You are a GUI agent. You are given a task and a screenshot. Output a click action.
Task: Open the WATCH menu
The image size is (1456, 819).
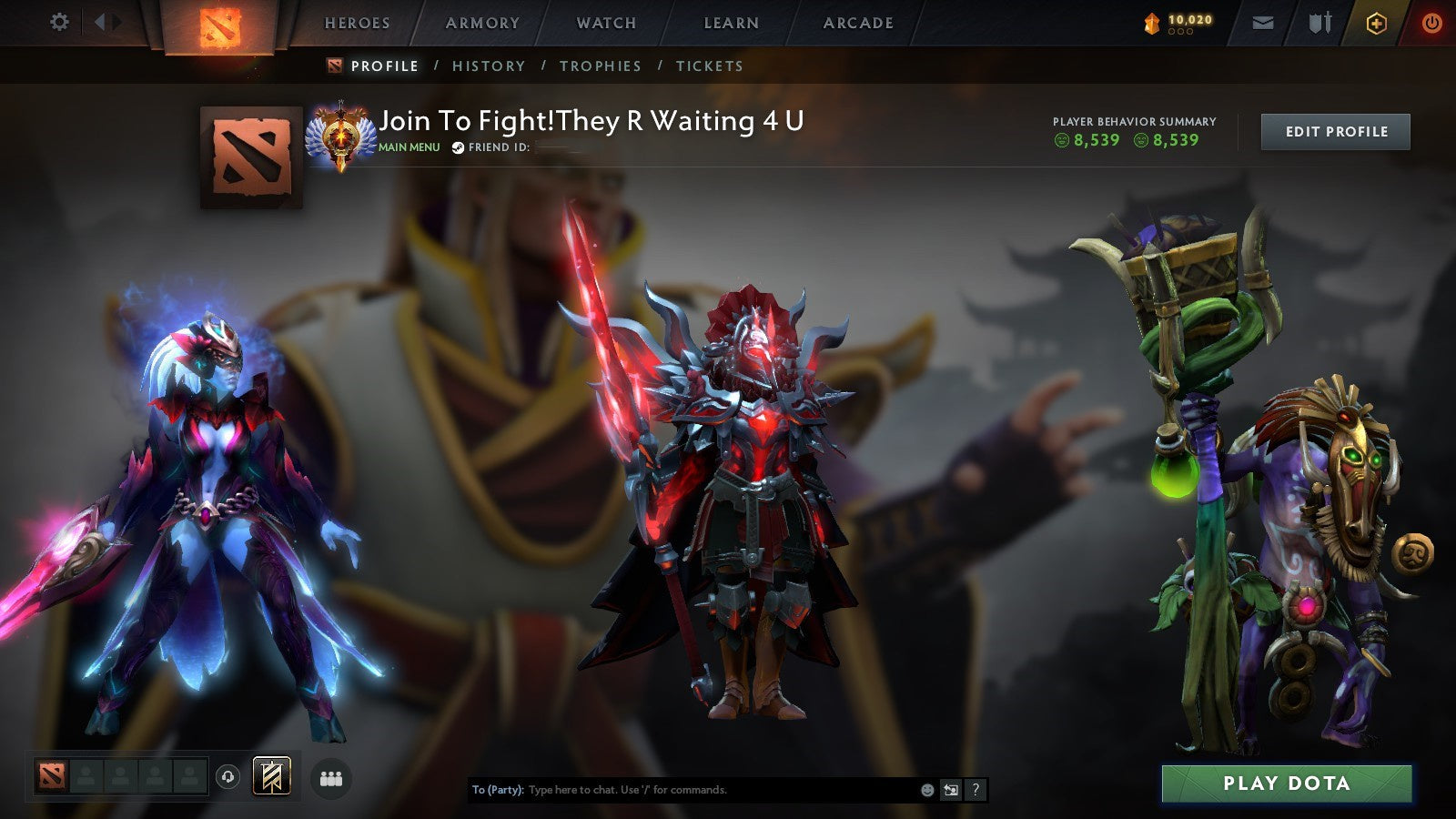(604, 23)
